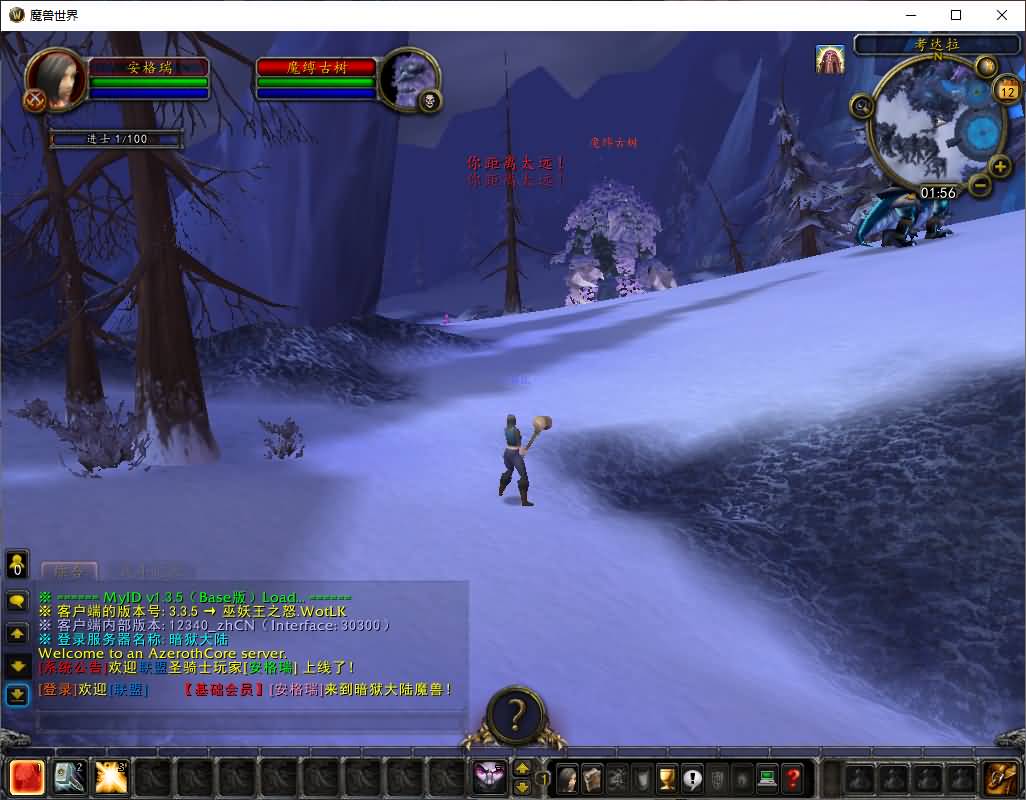The height and width of the screenshot is (800, 1026).
Task: Zoom out the minimap with minus button
Action: click(980, 184)
